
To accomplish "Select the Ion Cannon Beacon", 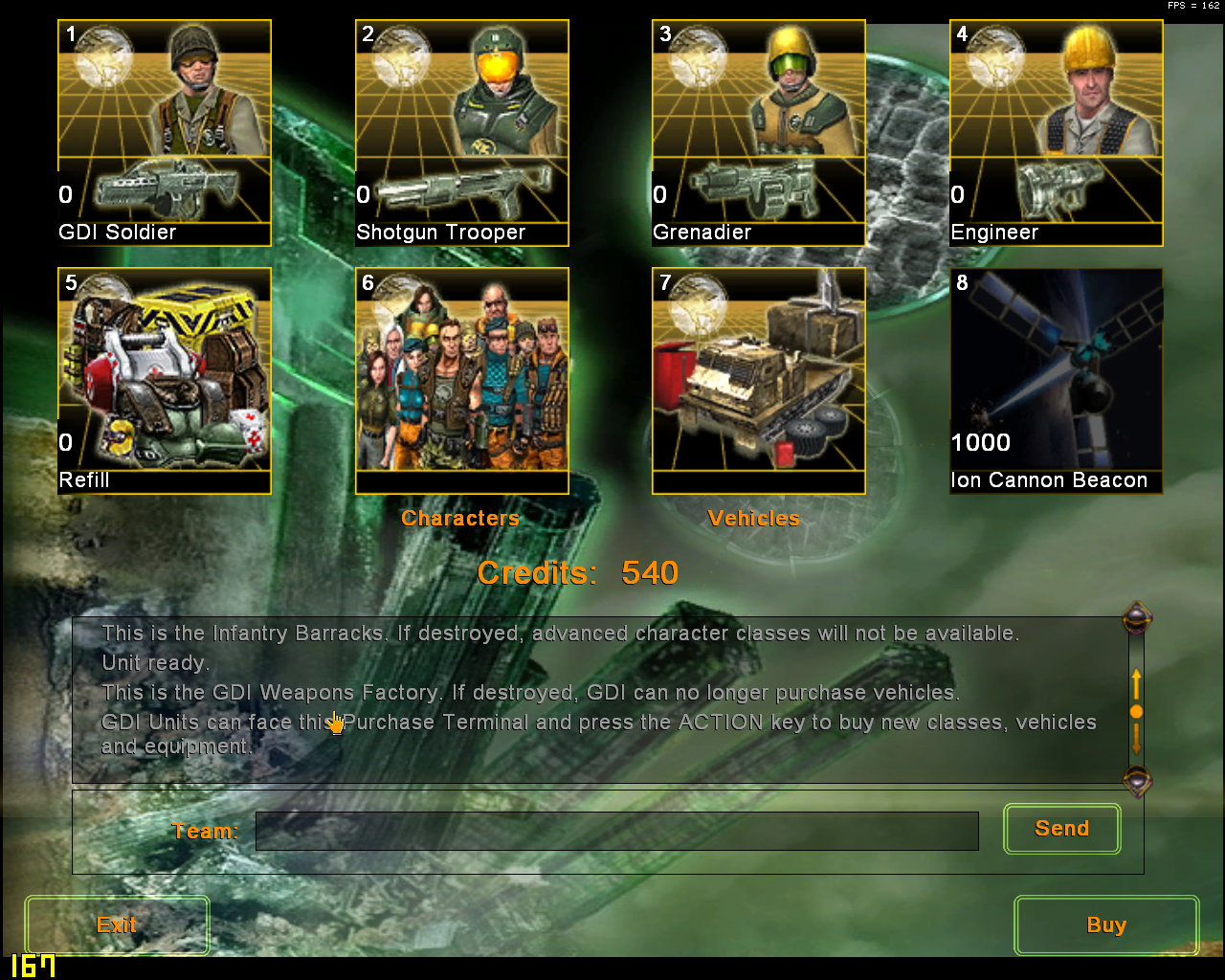I will 1056,381.
